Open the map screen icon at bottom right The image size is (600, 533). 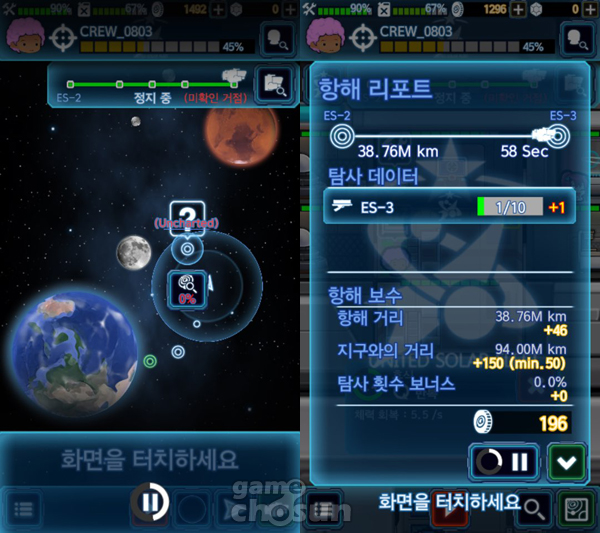(575, 509)
